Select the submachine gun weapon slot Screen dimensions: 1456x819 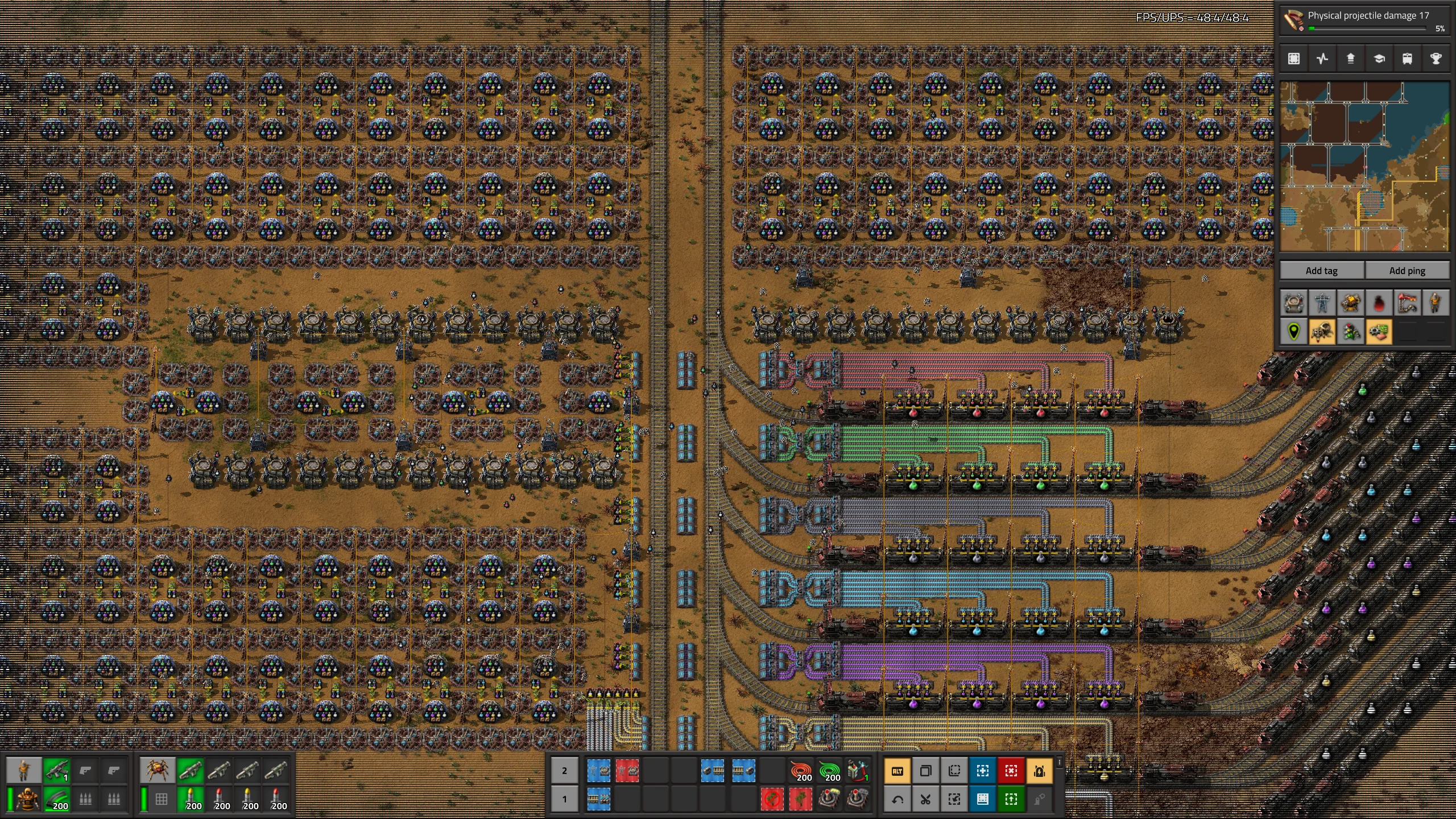click(x=57, y=771)
